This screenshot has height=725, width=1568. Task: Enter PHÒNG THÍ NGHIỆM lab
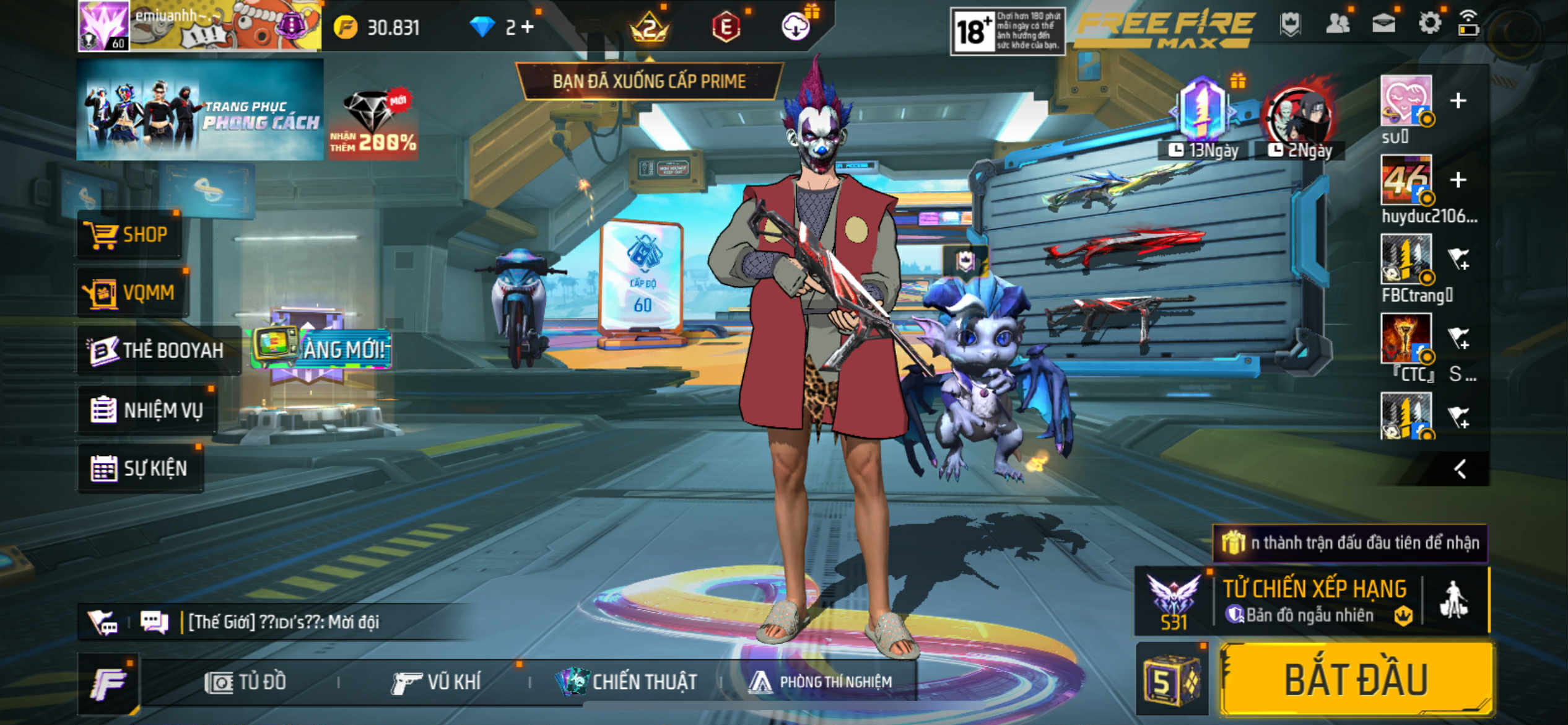[821, 682]
